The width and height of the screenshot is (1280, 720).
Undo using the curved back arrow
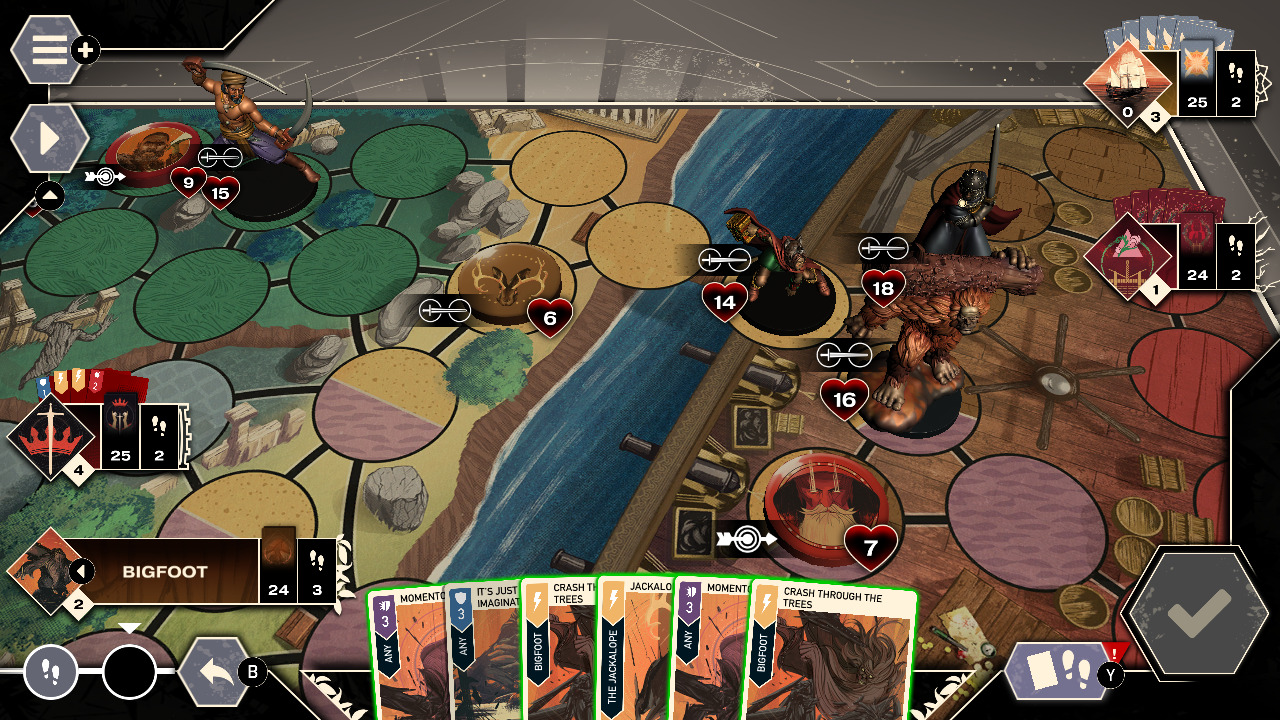point(215,671)
